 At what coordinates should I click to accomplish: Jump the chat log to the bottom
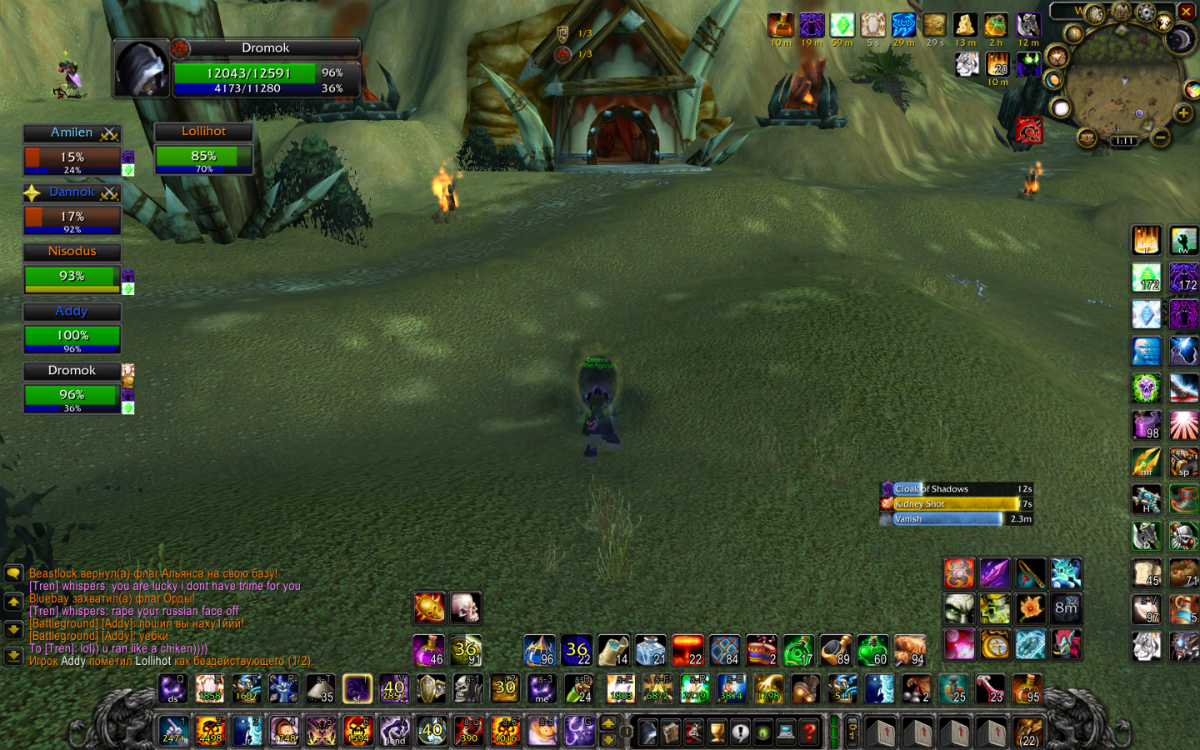(14, 656)
